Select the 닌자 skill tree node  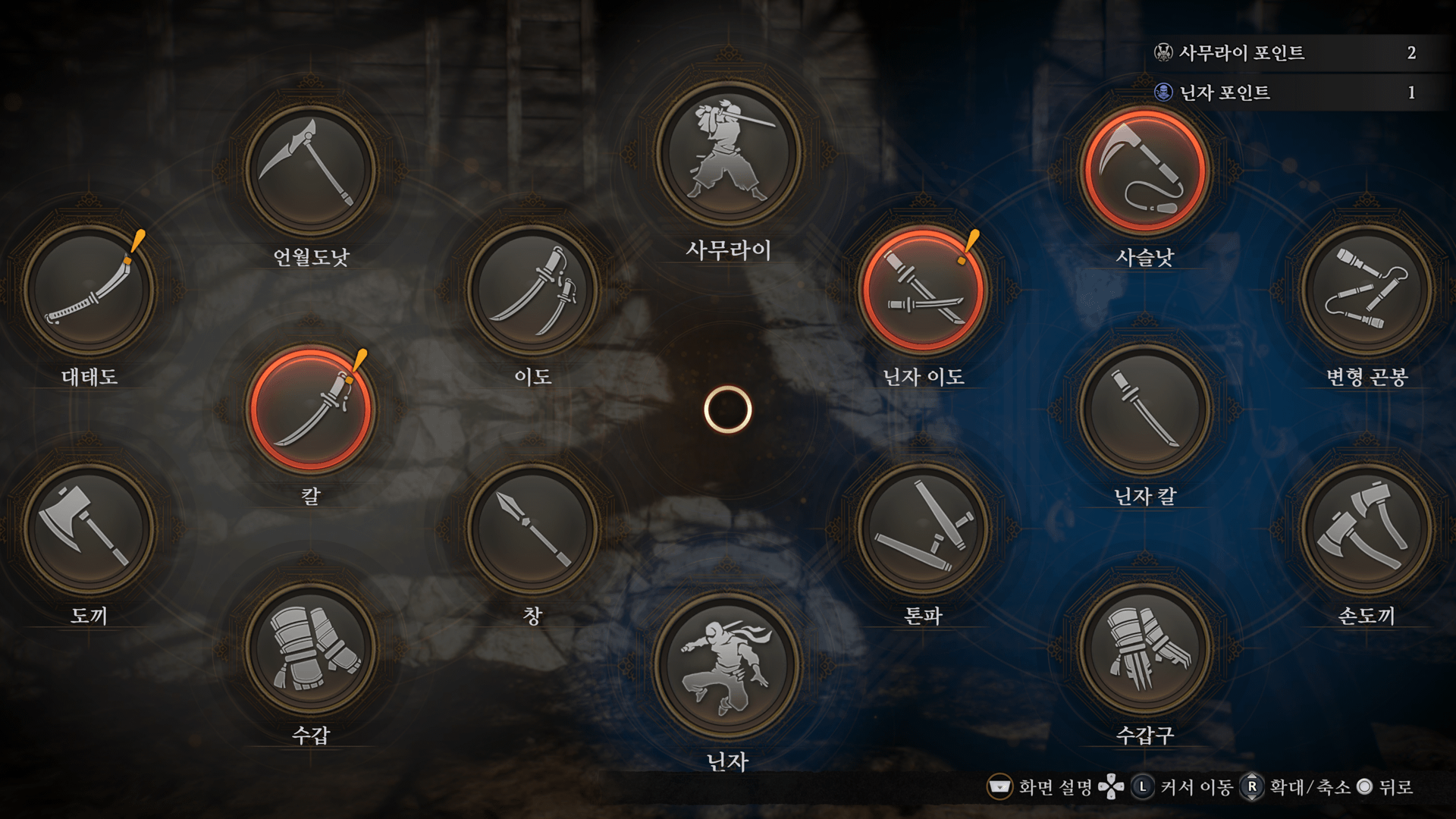[728, 666]
